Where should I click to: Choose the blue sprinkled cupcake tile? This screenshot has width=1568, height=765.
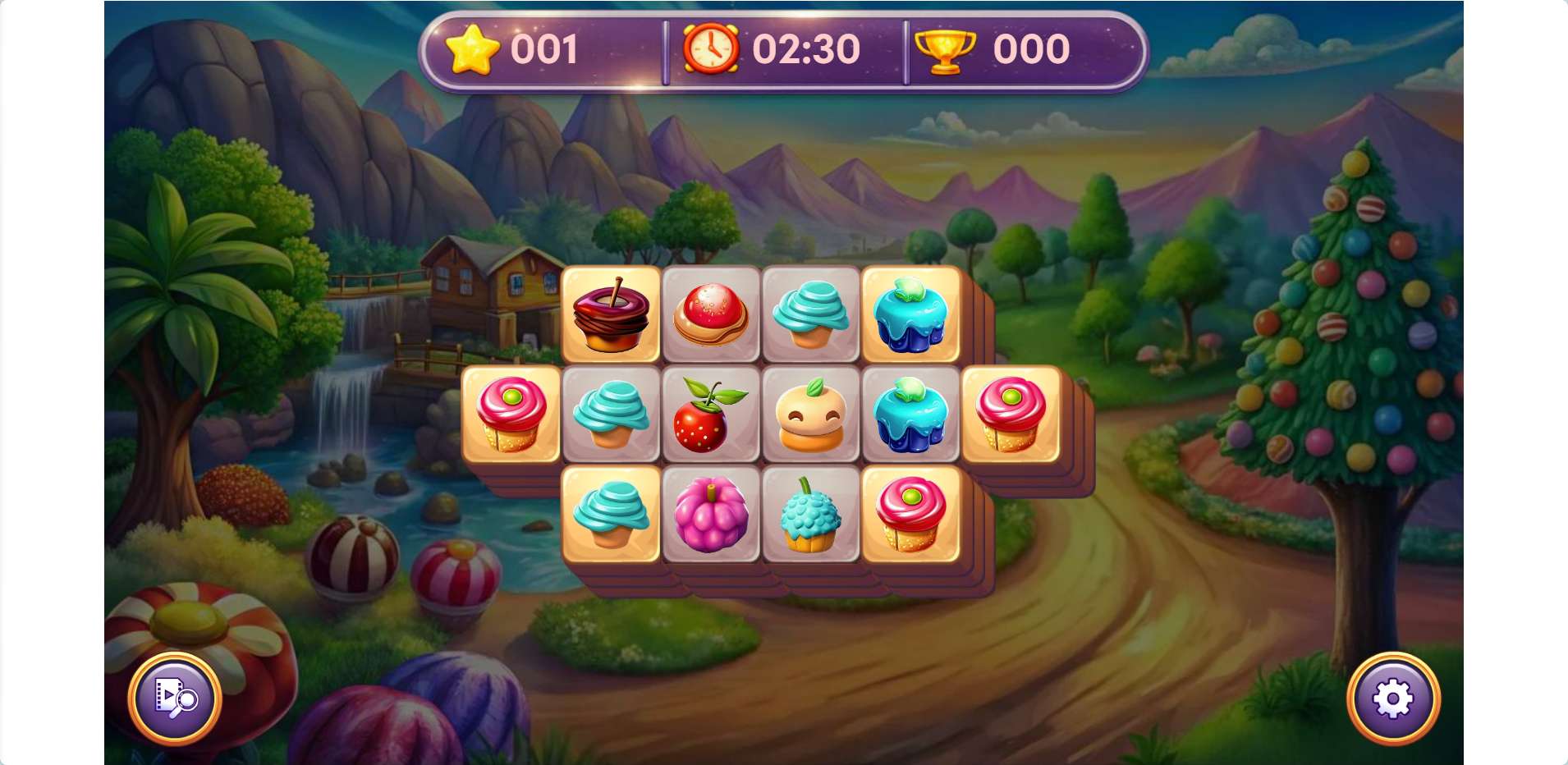coord(811,515)
